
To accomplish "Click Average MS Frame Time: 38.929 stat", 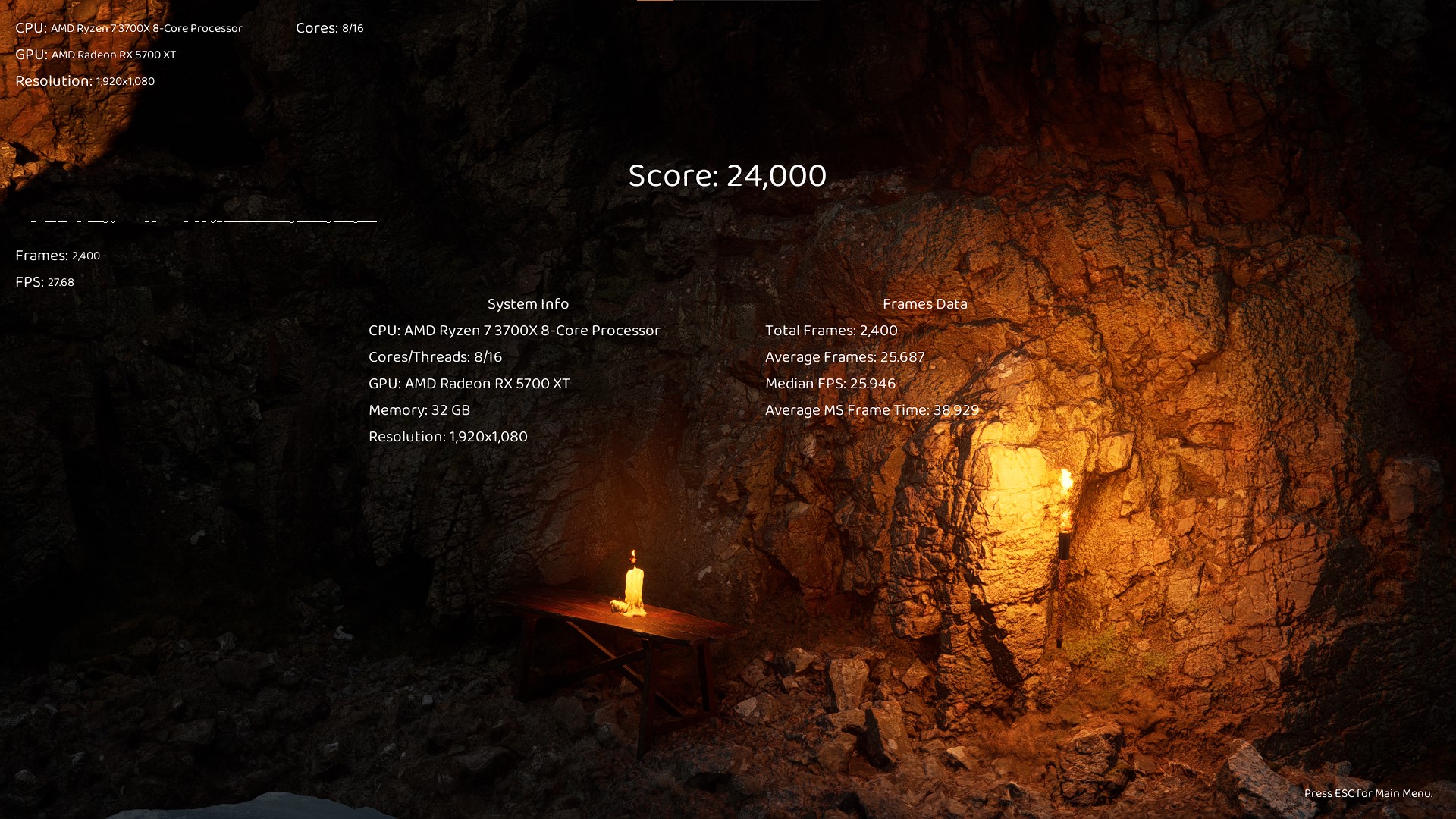I will click(x=872, y=409).
